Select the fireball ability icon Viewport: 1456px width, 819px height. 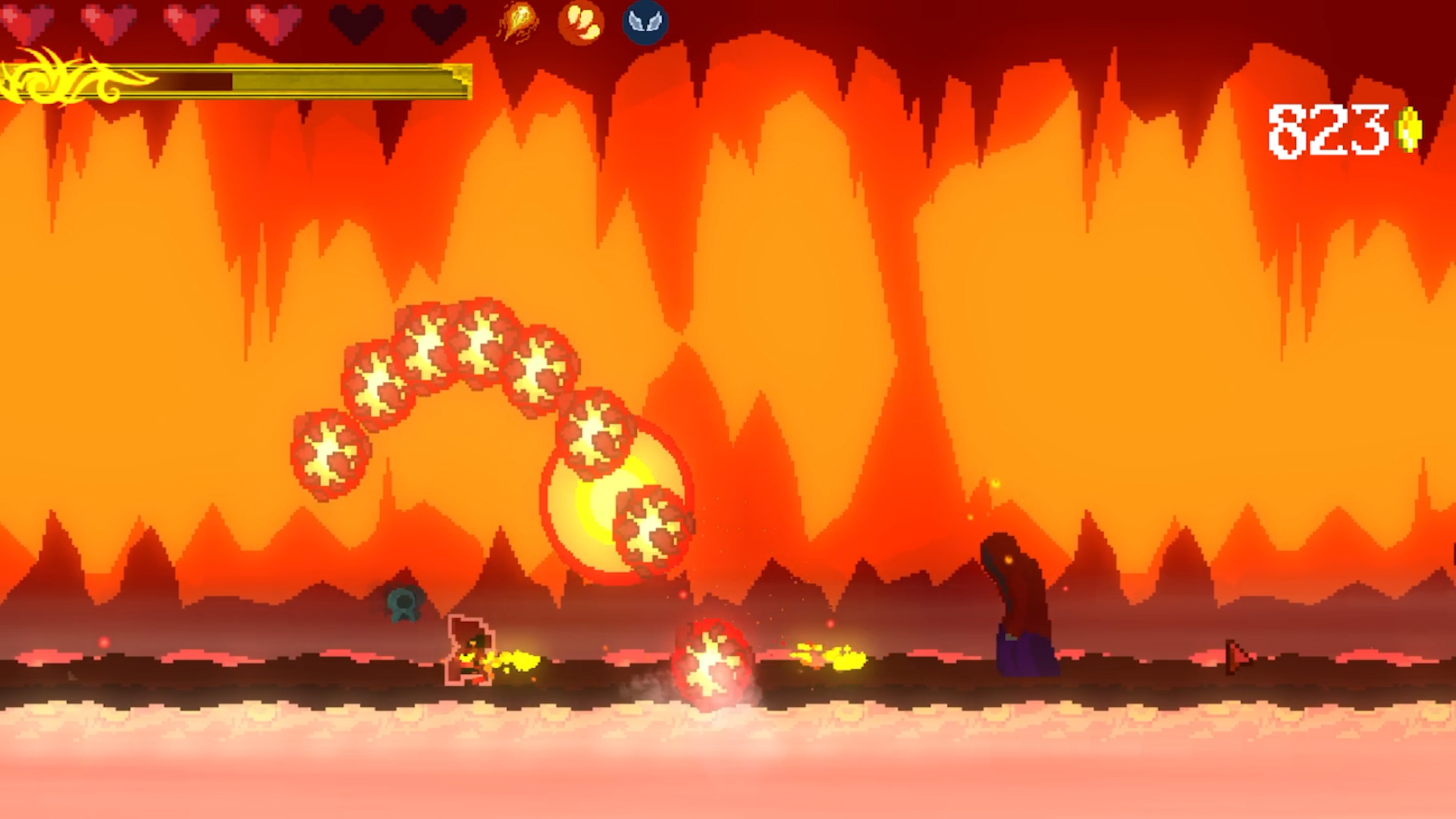pyautogui.click(x=516, y=22)
